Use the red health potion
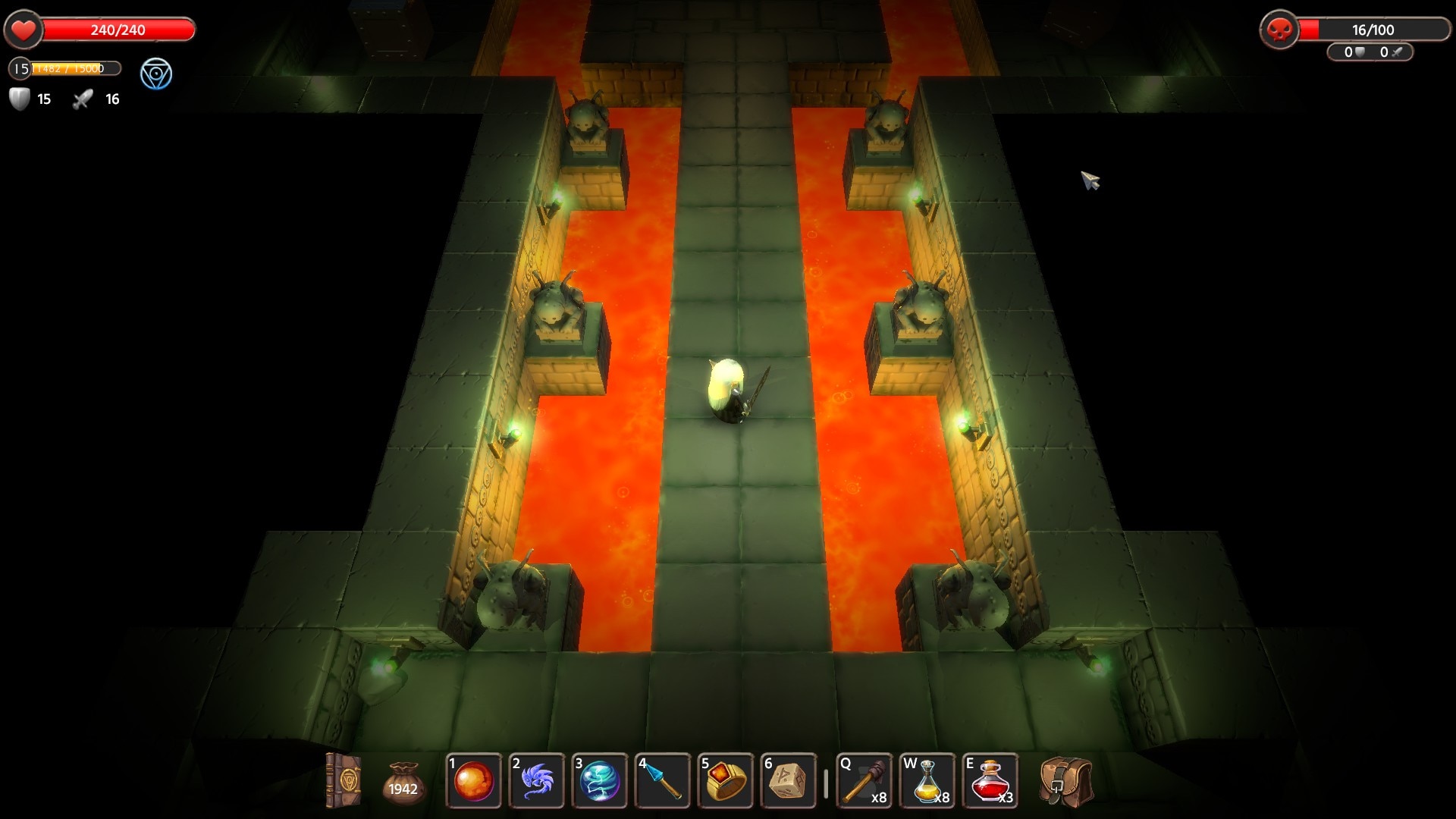The height and width of the screenshot is (819, 1456). pyautogui.click(x=990, y=781)
